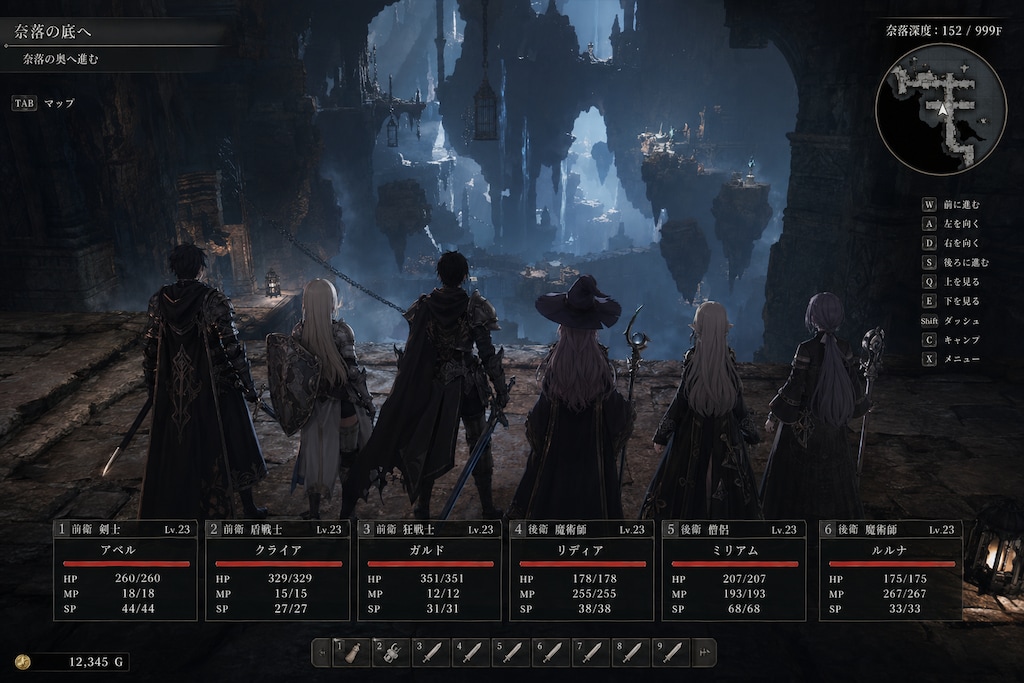Click the circular dungeon minimap

(x=940, y=109)
